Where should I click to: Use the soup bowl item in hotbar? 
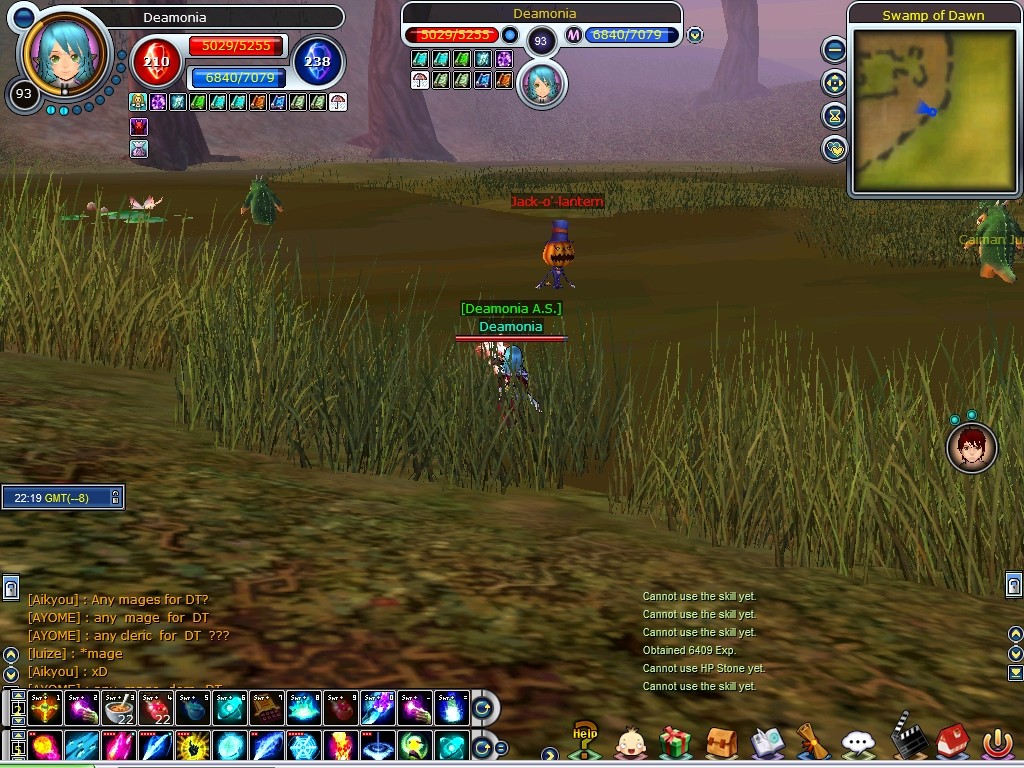click(120, 708)
